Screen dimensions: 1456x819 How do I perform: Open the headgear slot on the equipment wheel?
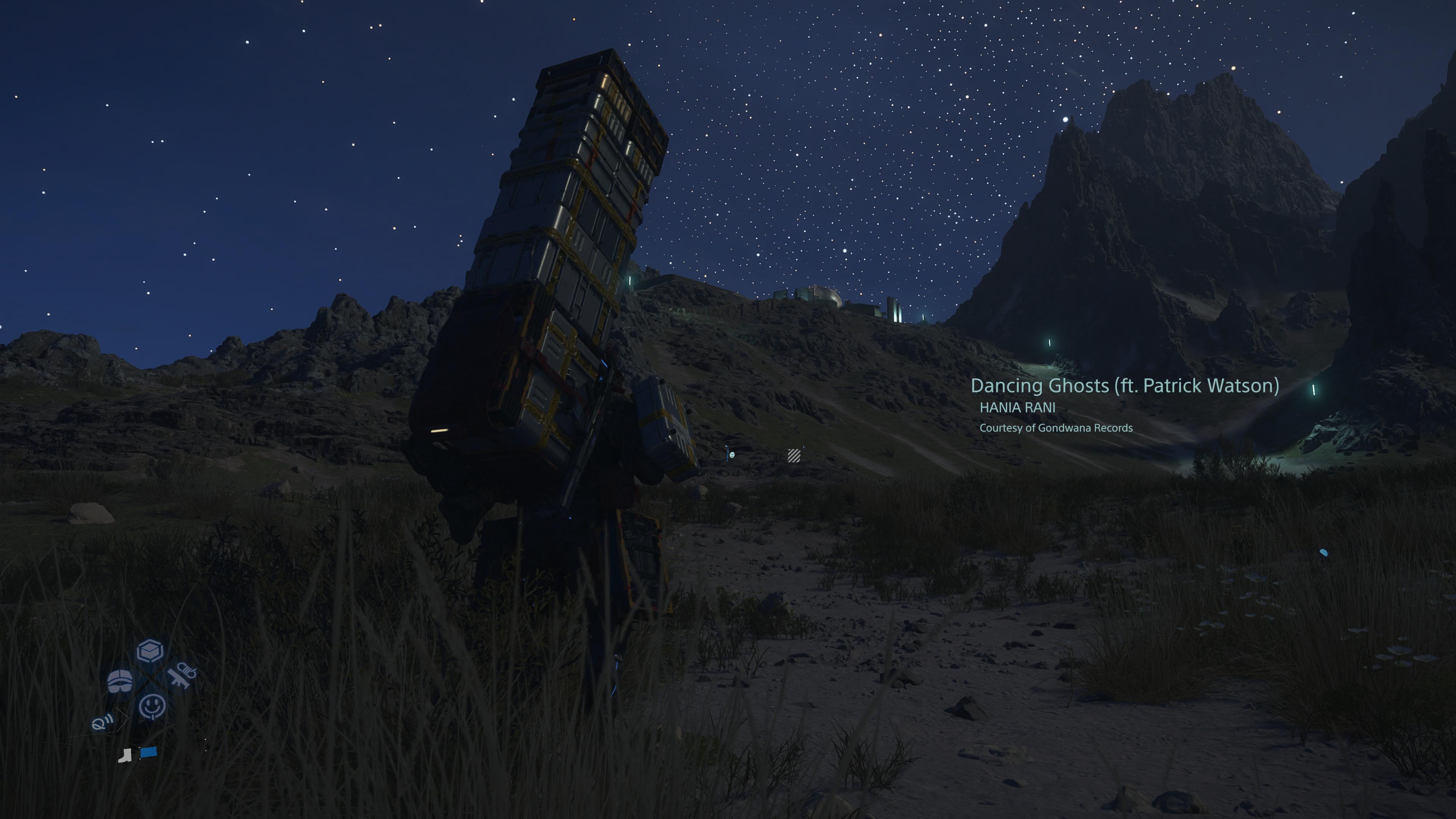pos(120,681)
